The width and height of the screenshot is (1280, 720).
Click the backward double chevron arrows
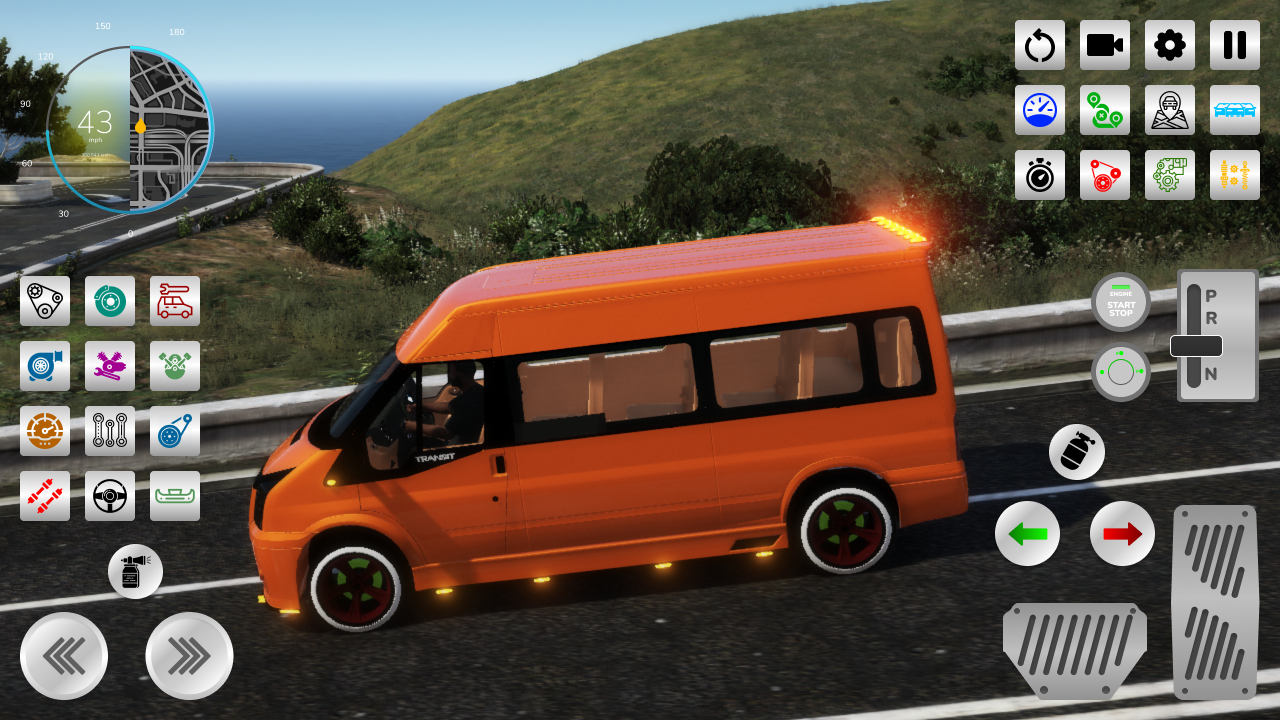tap(63, 655)
